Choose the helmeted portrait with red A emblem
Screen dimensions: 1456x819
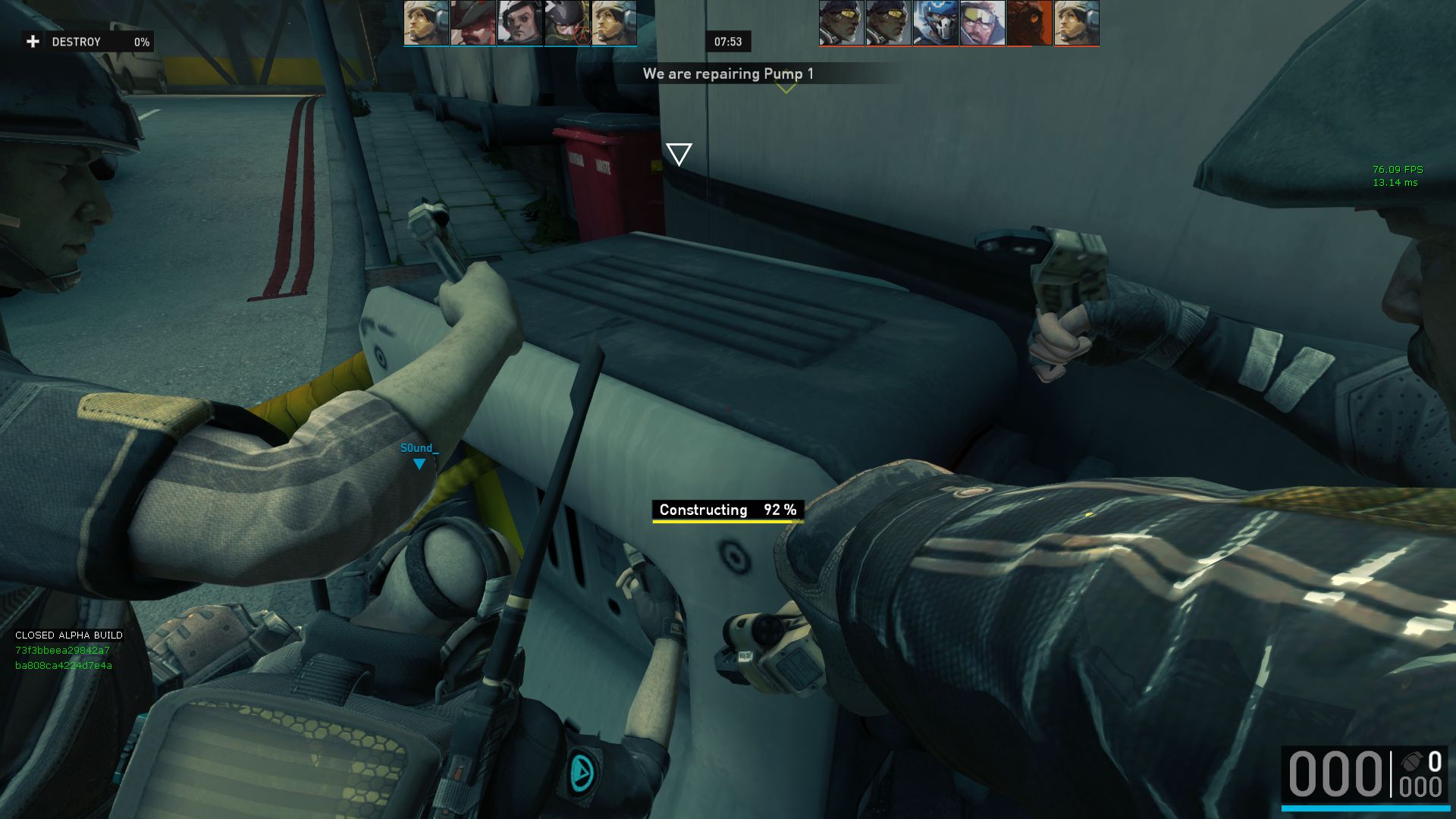pyautogui.click(x=567, y=24)
